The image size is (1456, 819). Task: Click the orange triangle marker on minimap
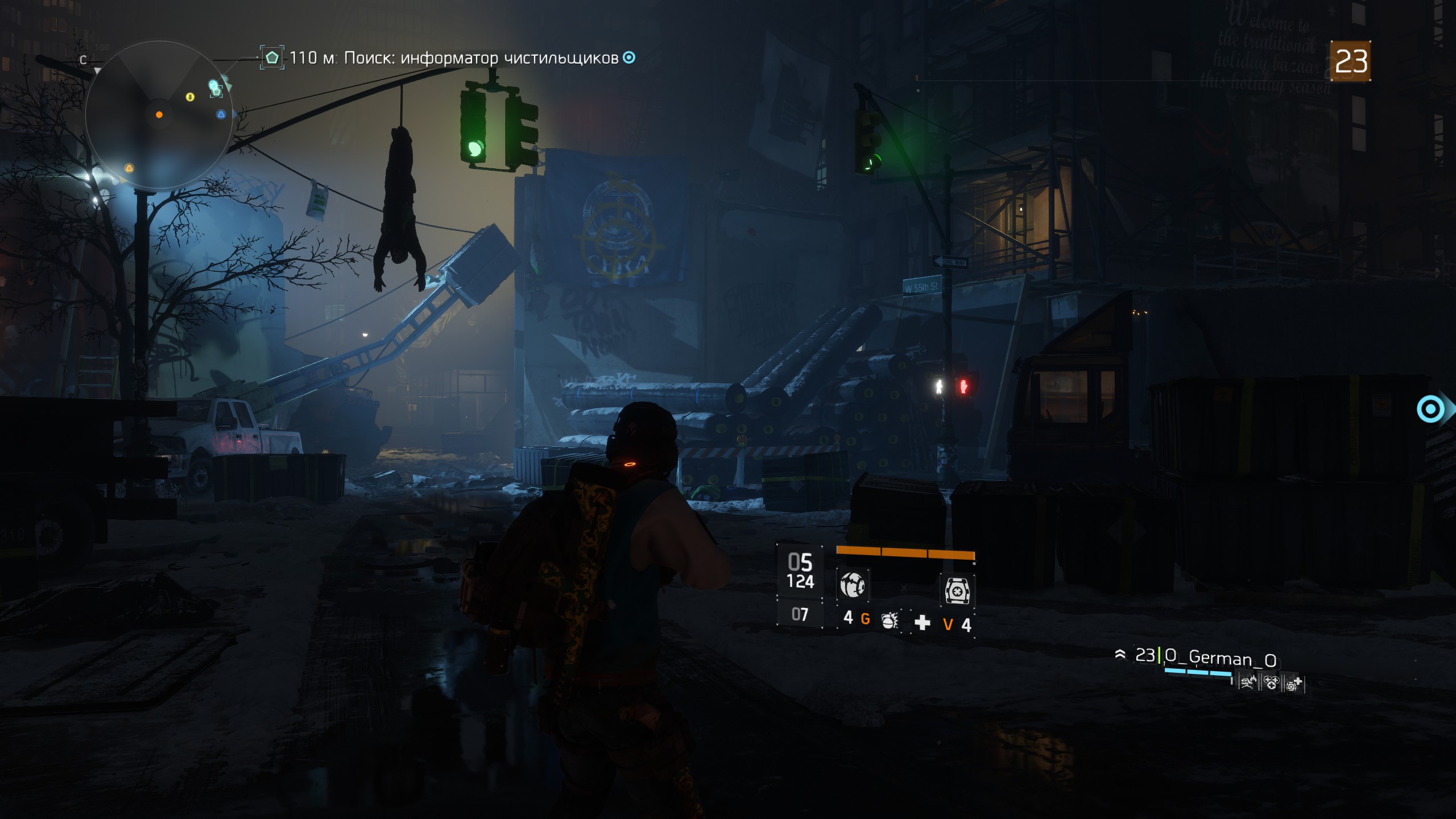tap(129, 168)
